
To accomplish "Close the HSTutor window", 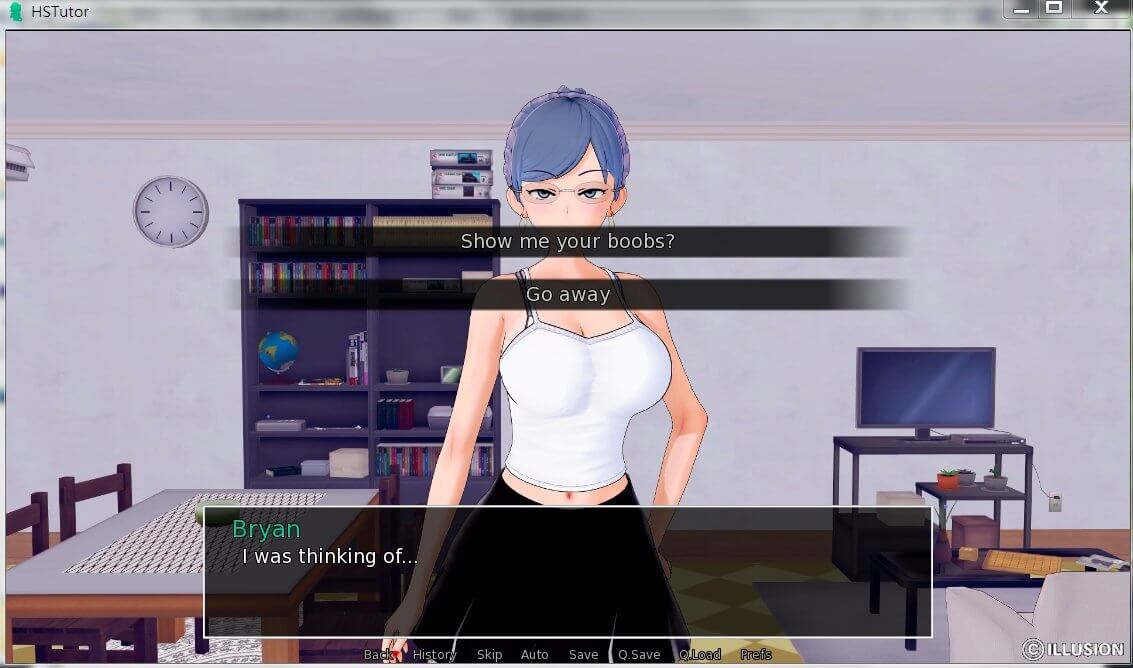I will [1101, 8].
